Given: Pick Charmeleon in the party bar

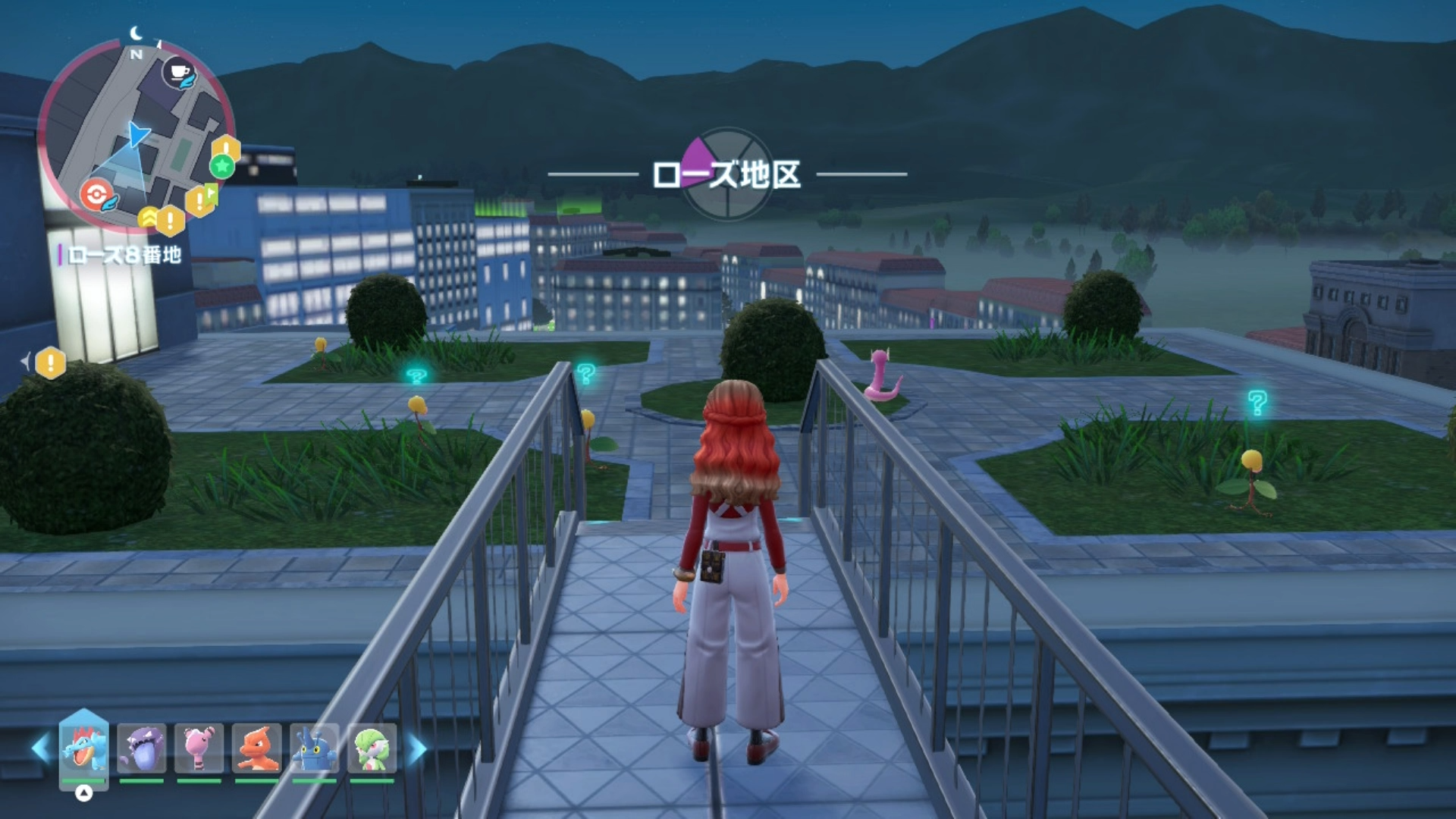Looking at the screenshot, I should [x=257, y=748].
